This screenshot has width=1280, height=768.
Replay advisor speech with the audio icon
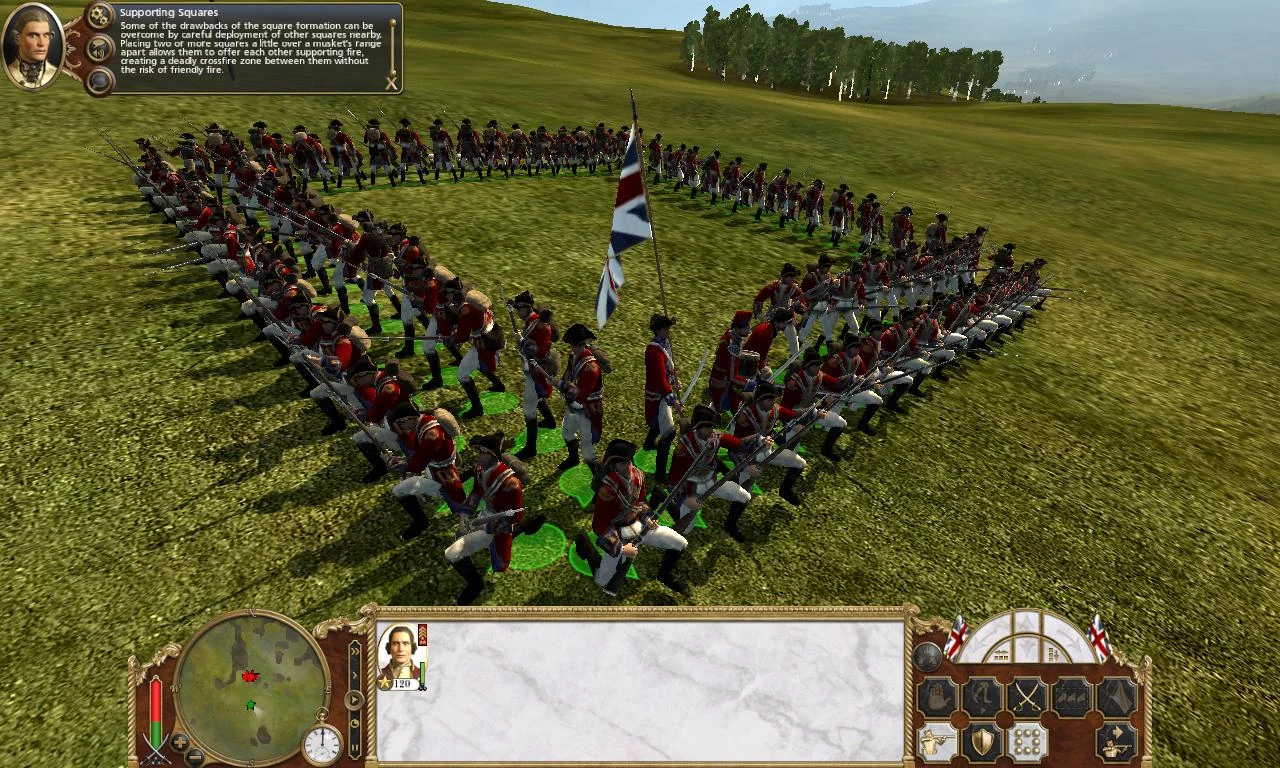[98, 49]
